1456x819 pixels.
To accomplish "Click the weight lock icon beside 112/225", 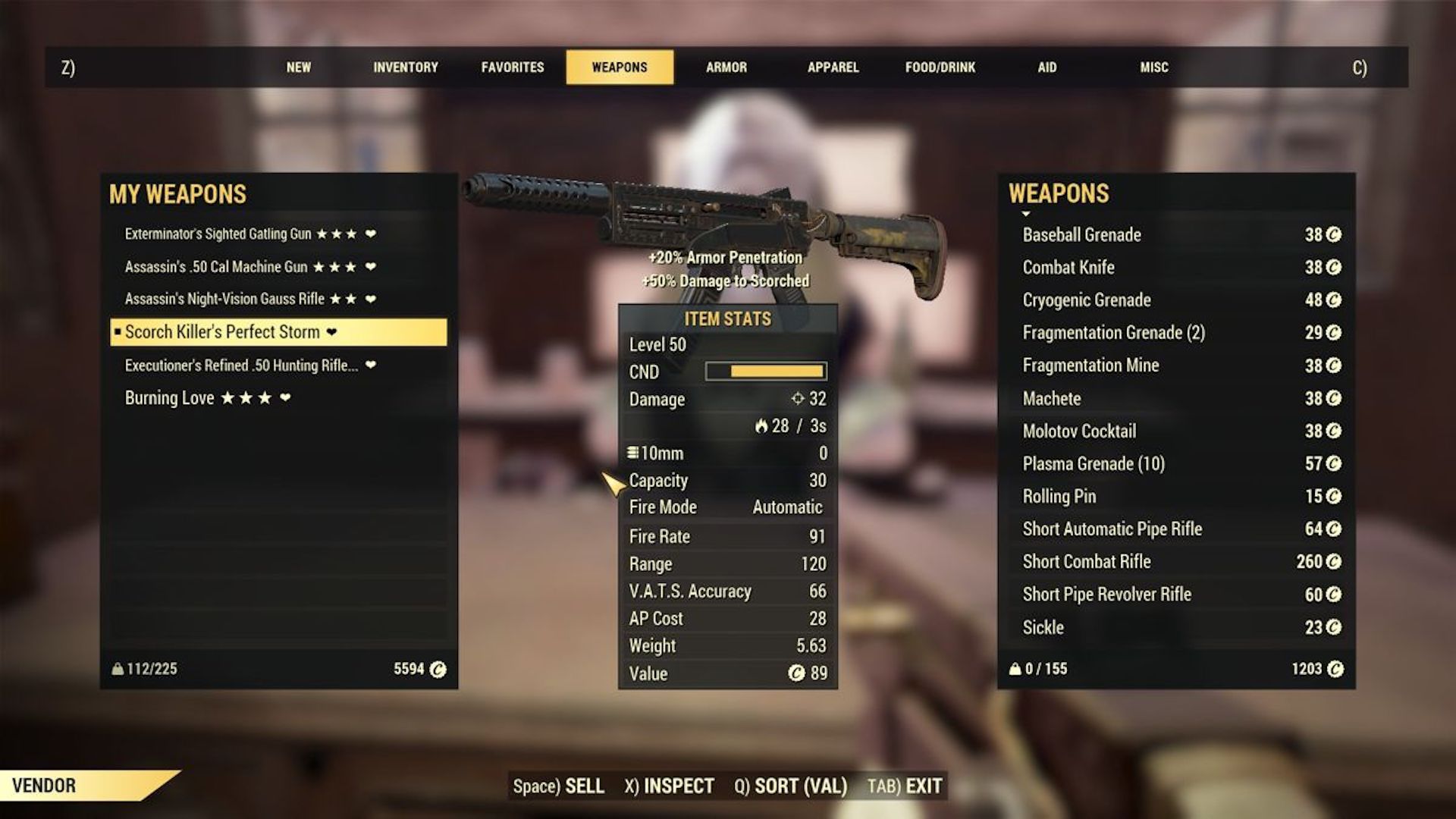I will click(118, 670).
